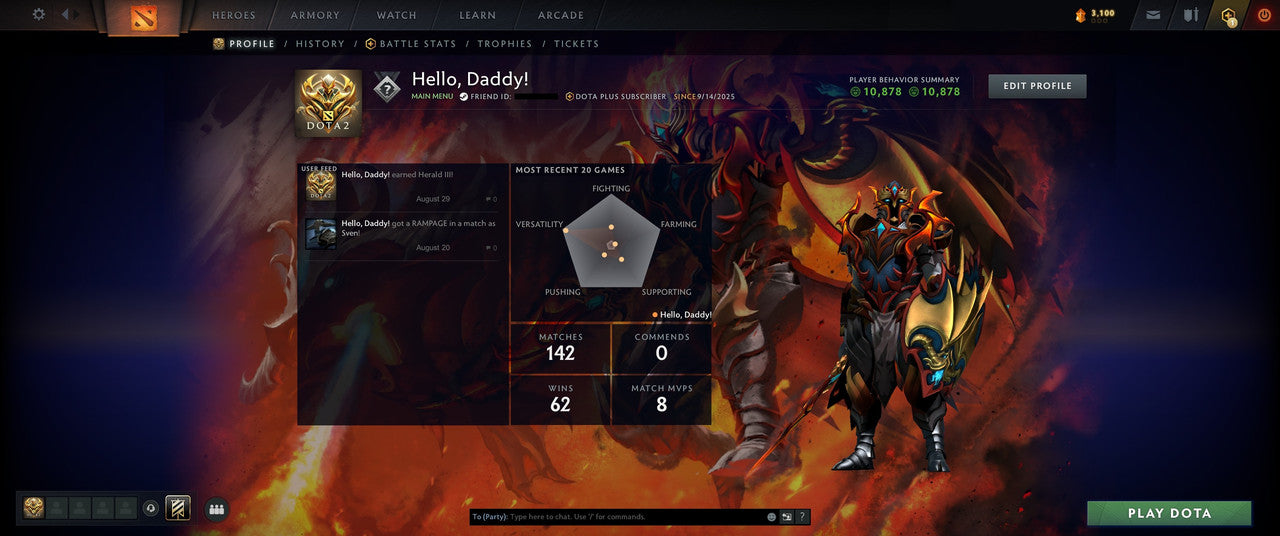Open the Dota Plus hexagon icon

[x=1228, y=15]
